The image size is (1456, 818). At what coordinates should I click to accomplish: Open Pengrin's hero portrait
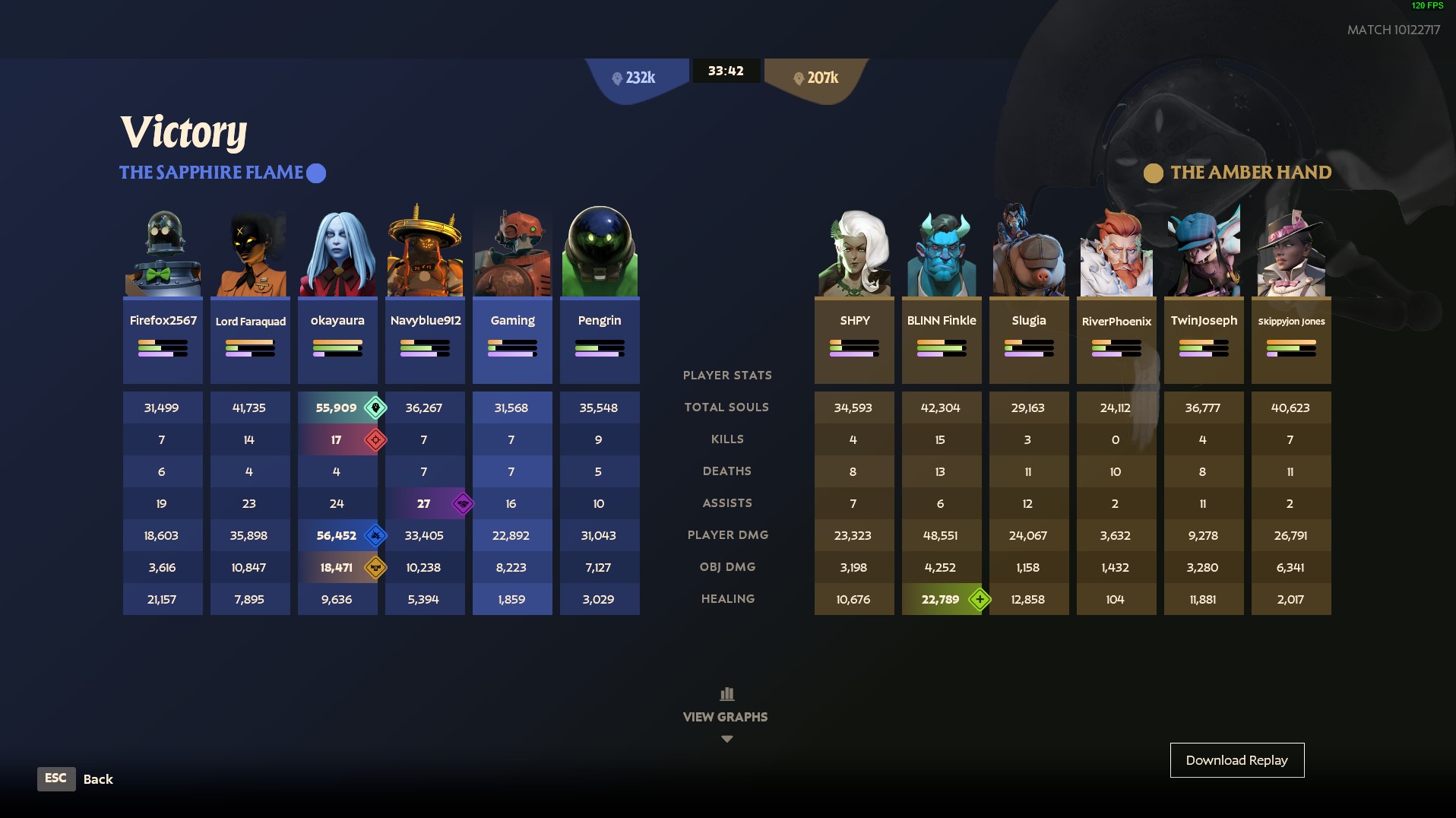pos(600,254)
